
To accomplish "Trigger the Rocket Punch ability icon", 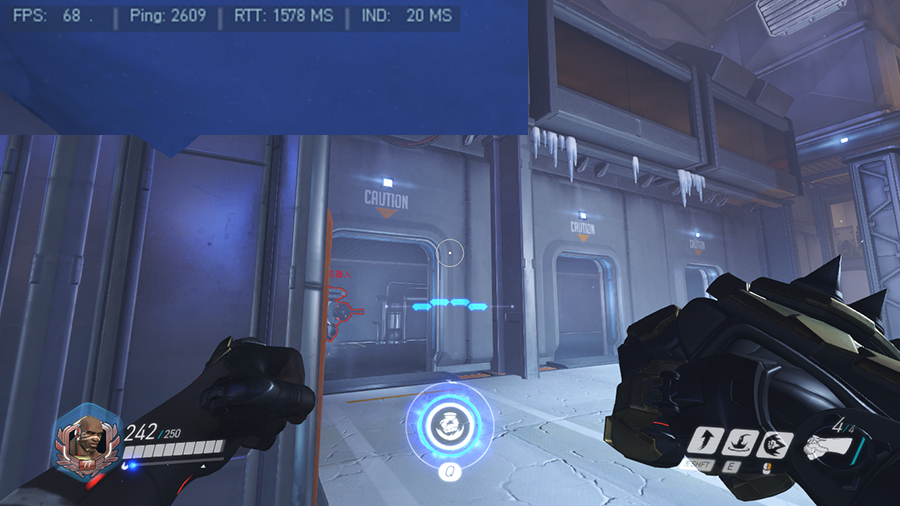I will [774, 444].
